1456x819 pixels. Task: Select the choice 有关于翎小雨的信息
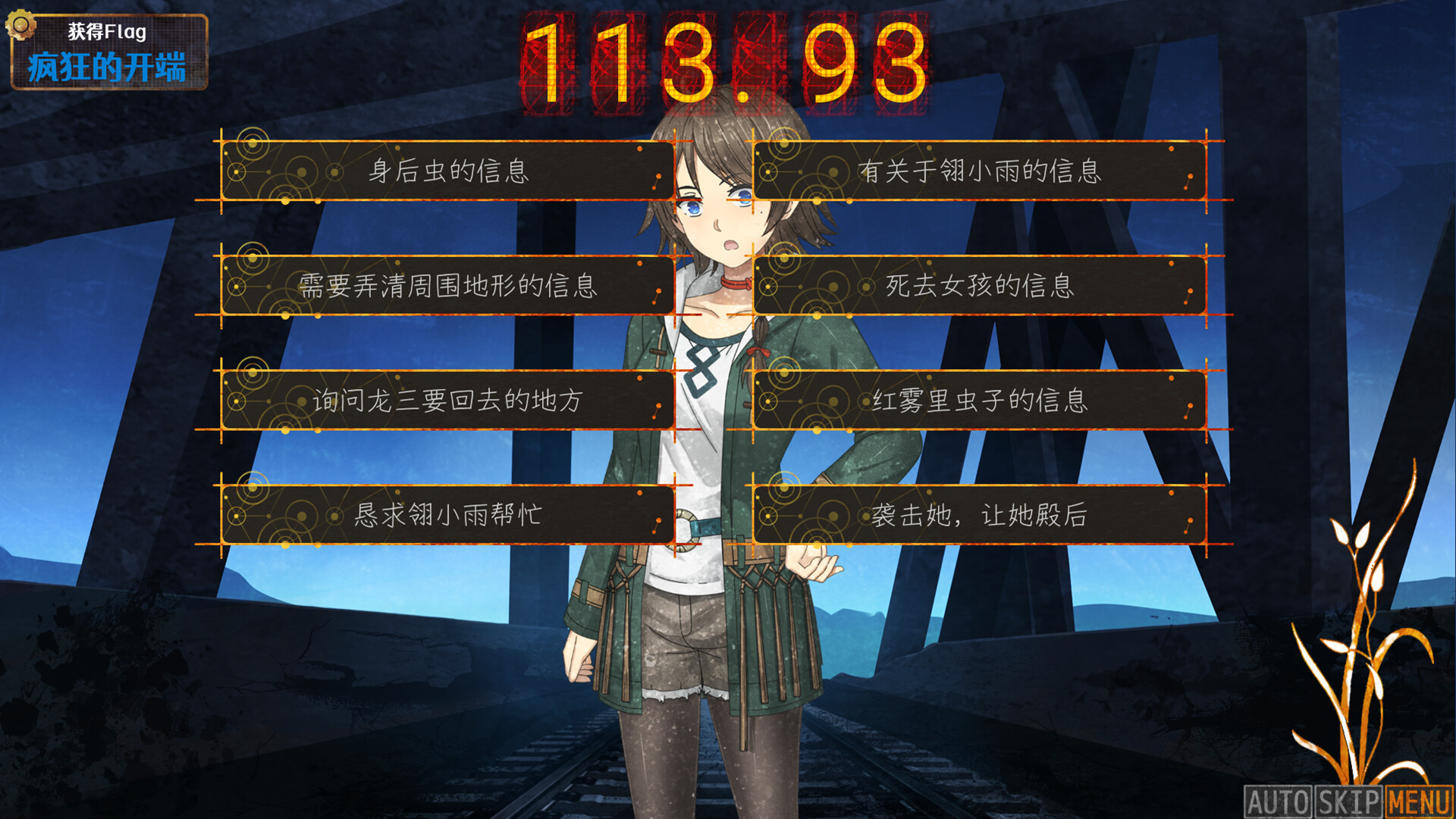982,173
